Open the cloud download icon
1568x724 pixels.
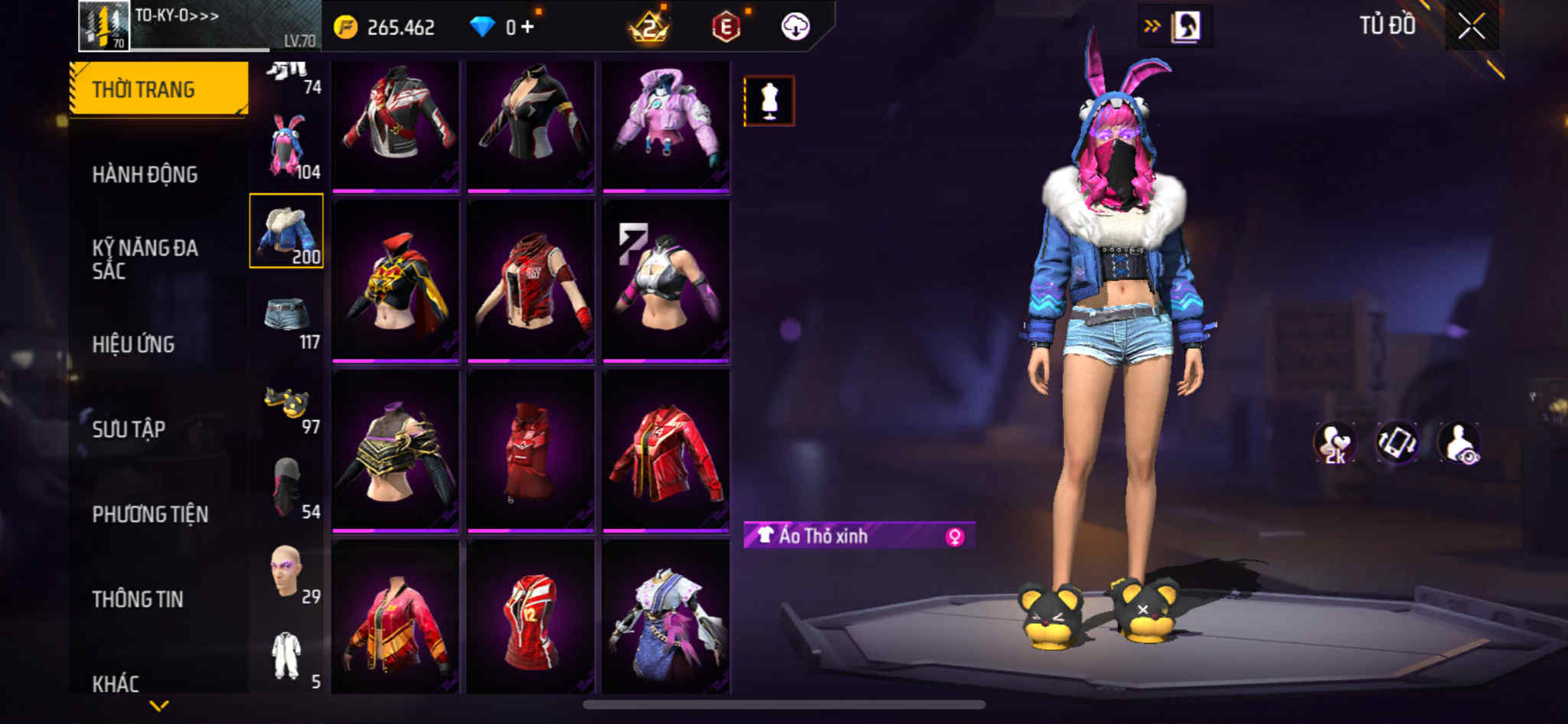coord(795,27)
